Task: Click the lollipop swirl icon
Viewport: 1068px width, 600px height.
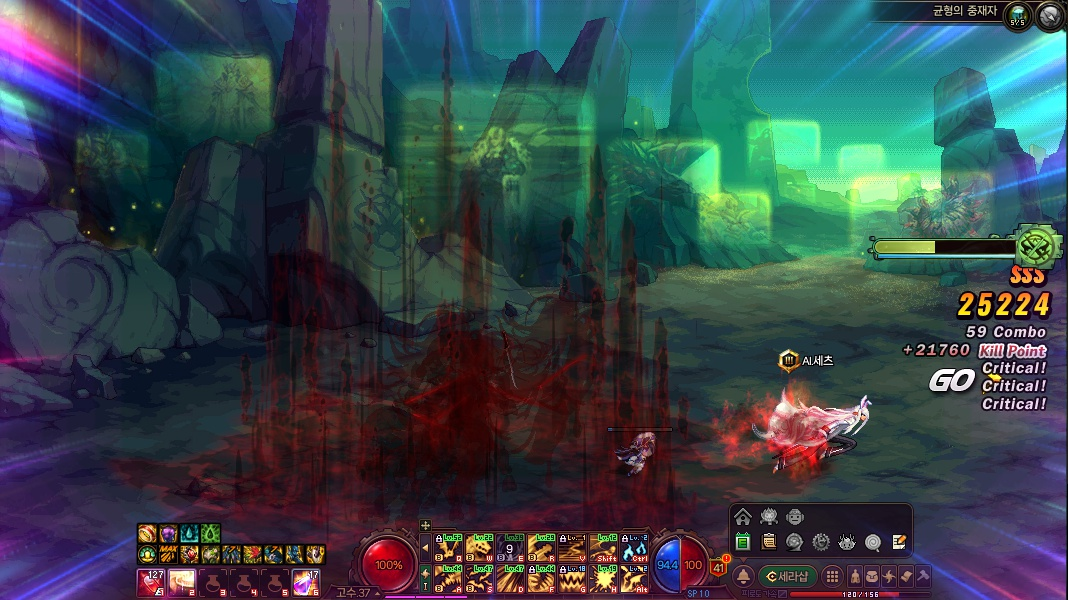Action: tap(873, 542)
